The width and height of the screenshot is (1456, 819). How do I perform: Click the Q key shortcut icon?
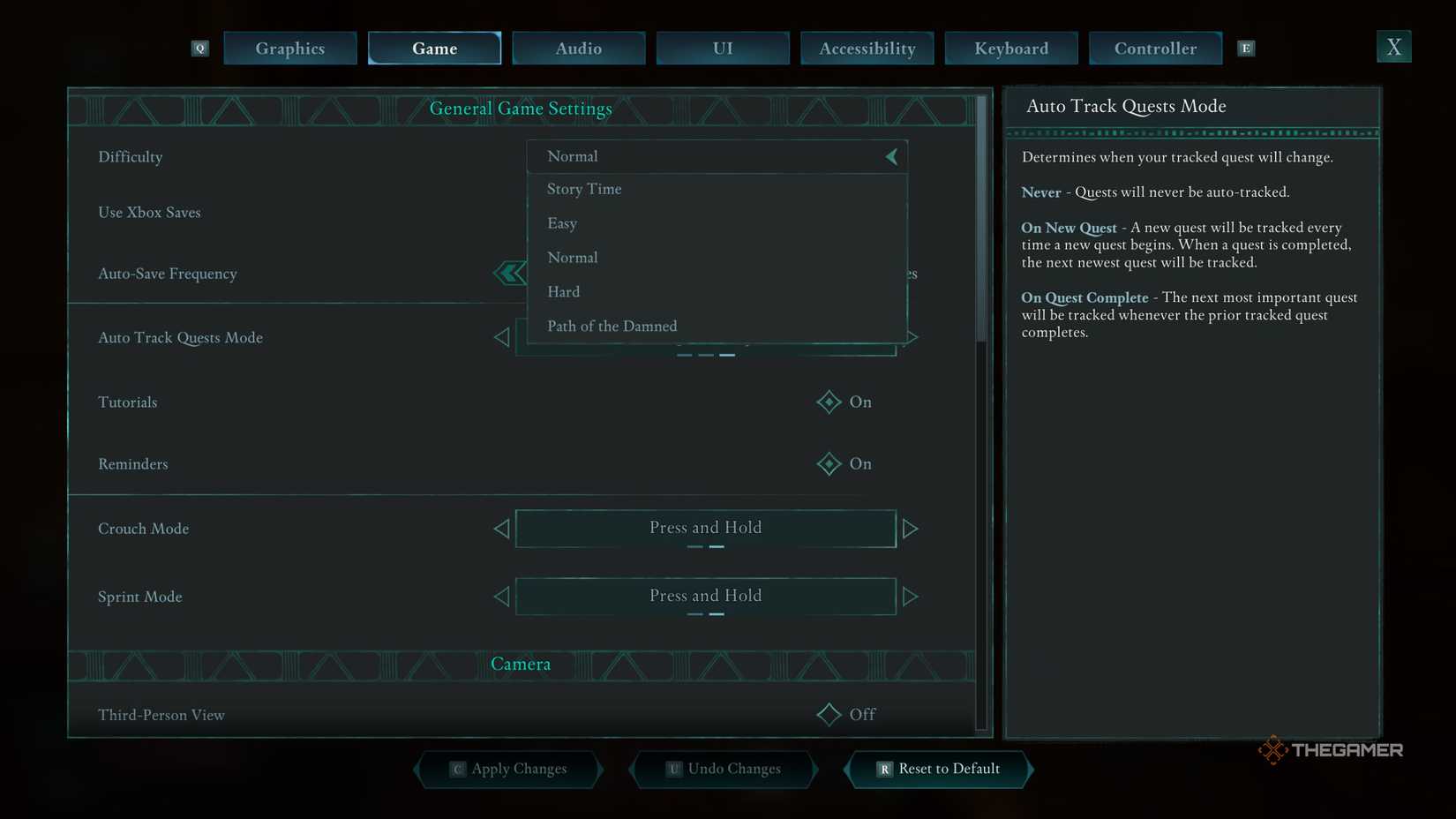[199, 49]
